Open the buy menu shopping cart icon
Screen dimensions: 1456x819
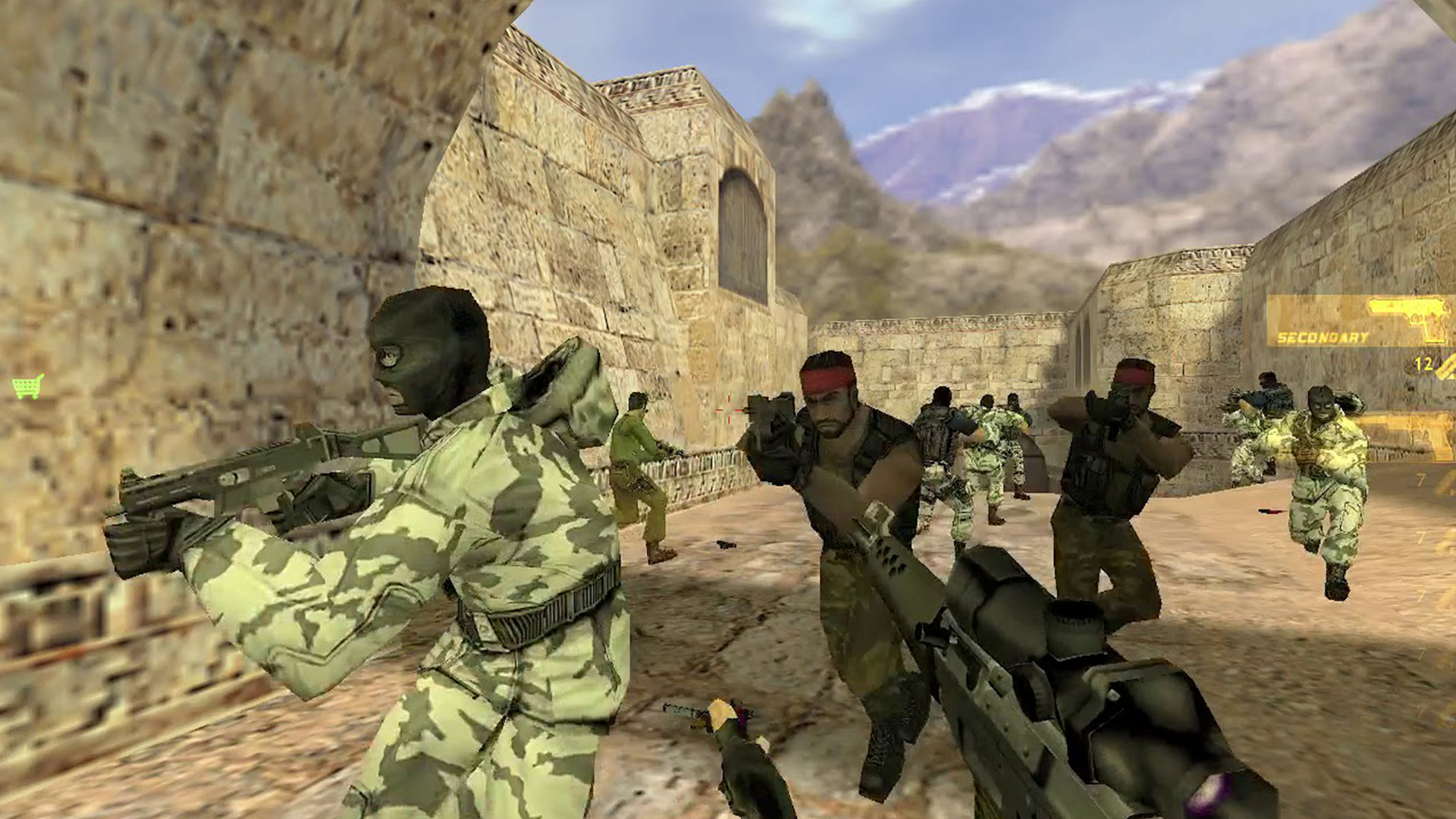coord(27,387)
